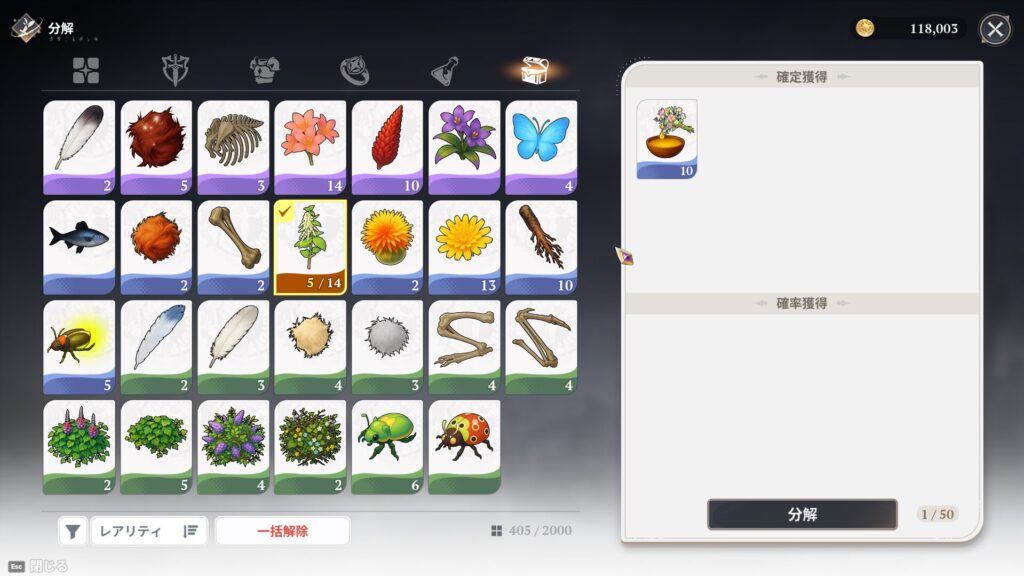Close the dismantle screen with X
The width and height of the screenshot is (1024, 576).
tap(994, 29)
